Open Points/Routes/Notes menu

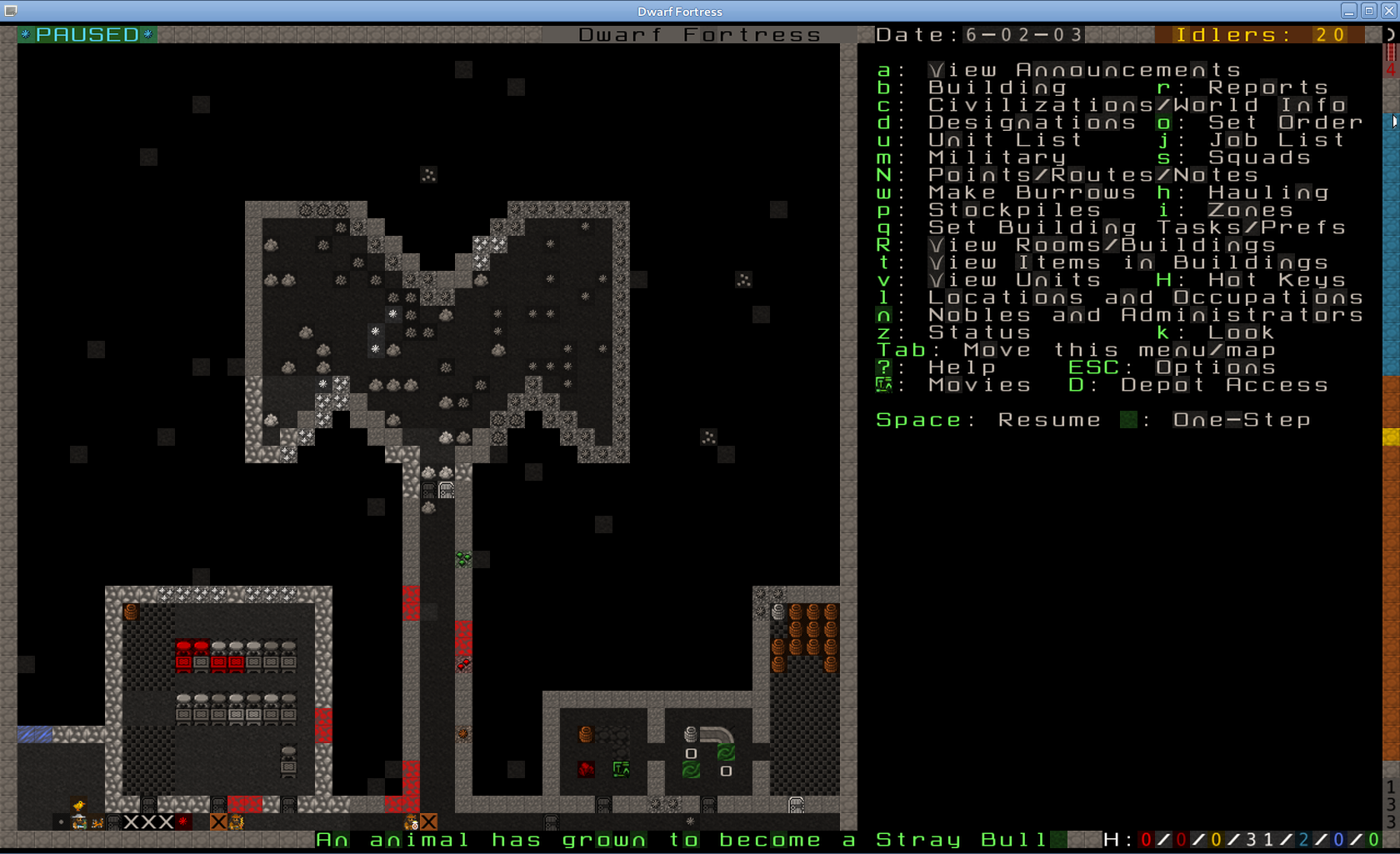click(1093, 175)
